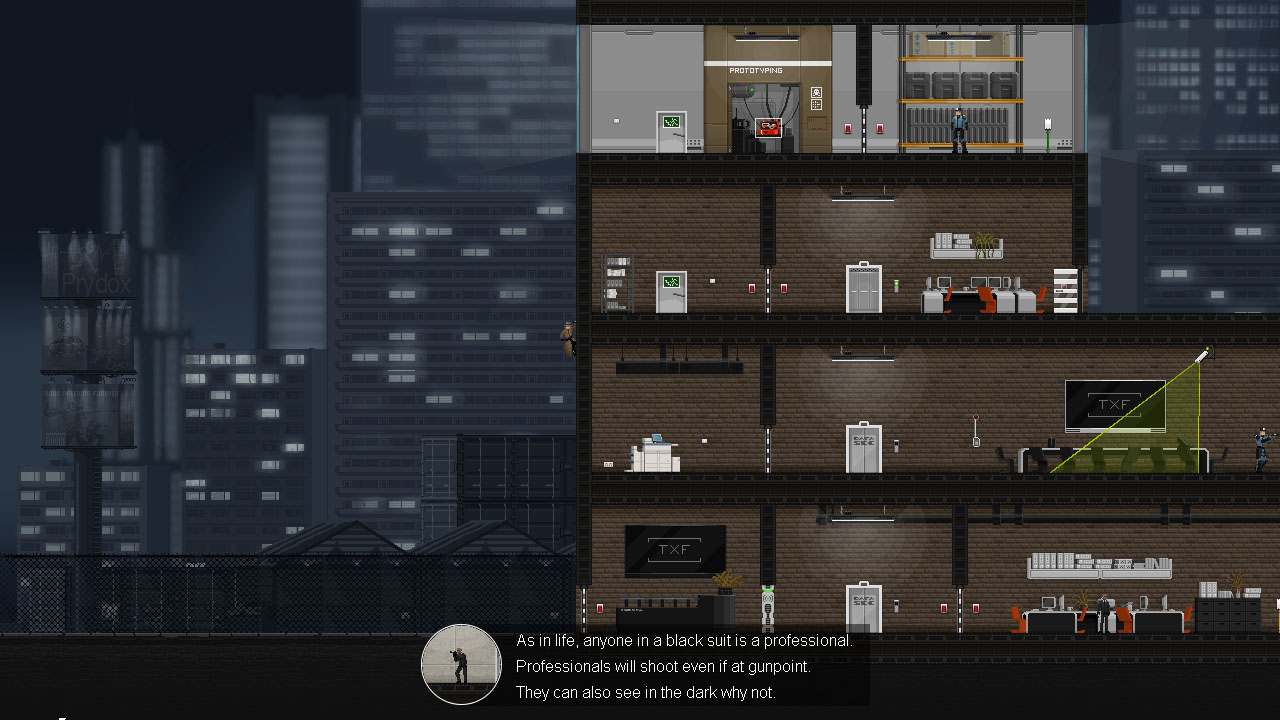This screenshot has height=720, width=1280.
Task: Flip the wall switch near the photocopier
Action: pyautogui.click(x=704, y=441)
